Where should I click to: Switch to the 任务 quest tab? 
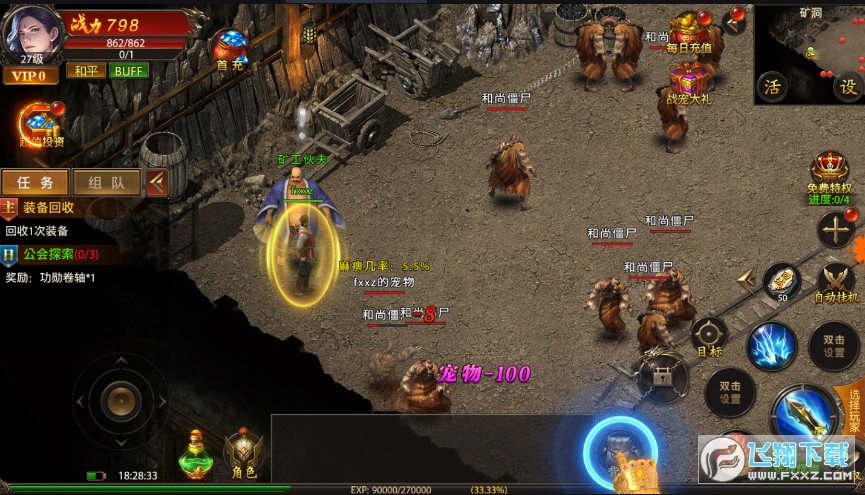(x=35, y=182)
